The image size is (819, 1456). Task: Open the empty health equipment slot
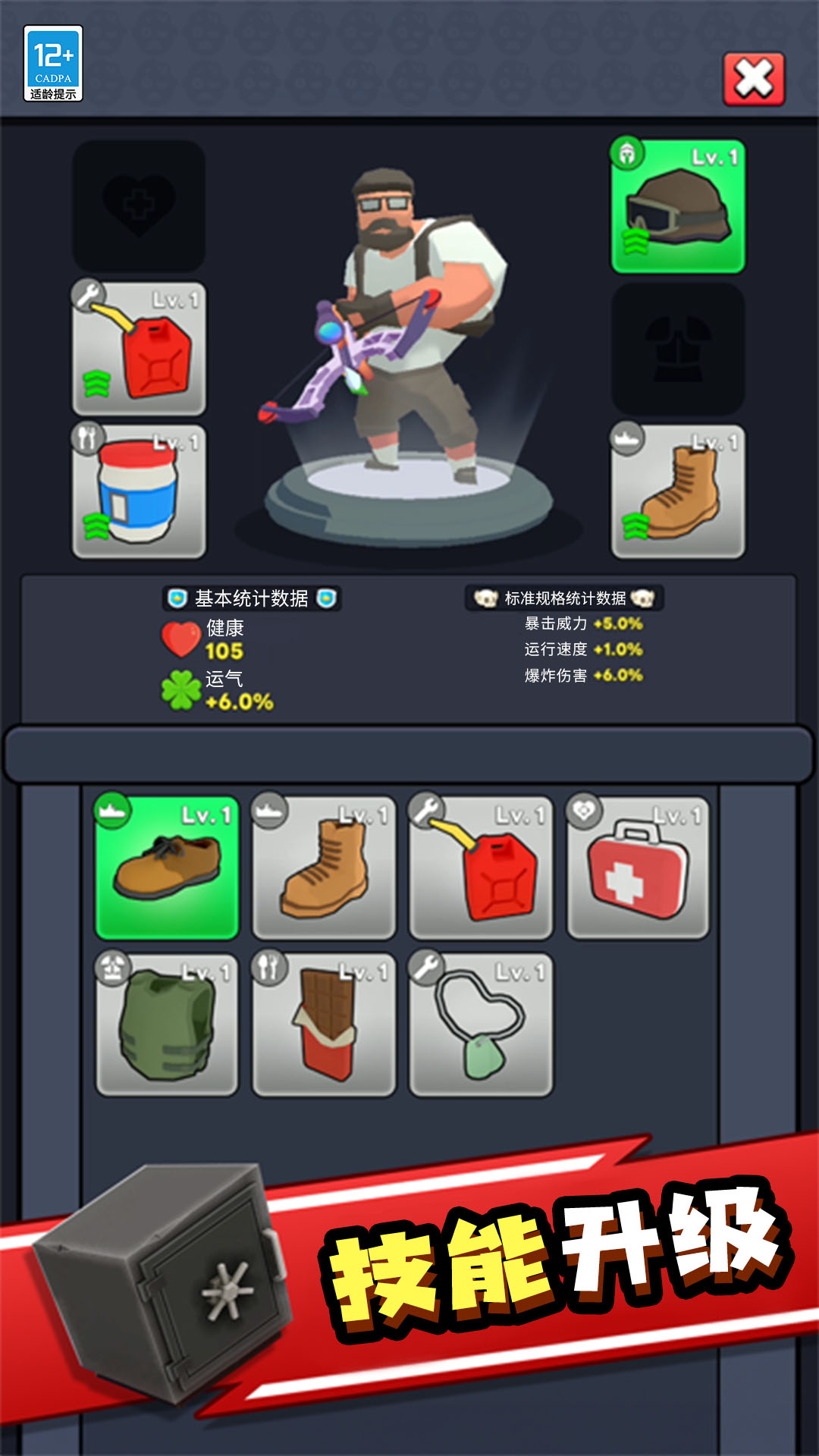pyautogui.click(x=140, y=206)
